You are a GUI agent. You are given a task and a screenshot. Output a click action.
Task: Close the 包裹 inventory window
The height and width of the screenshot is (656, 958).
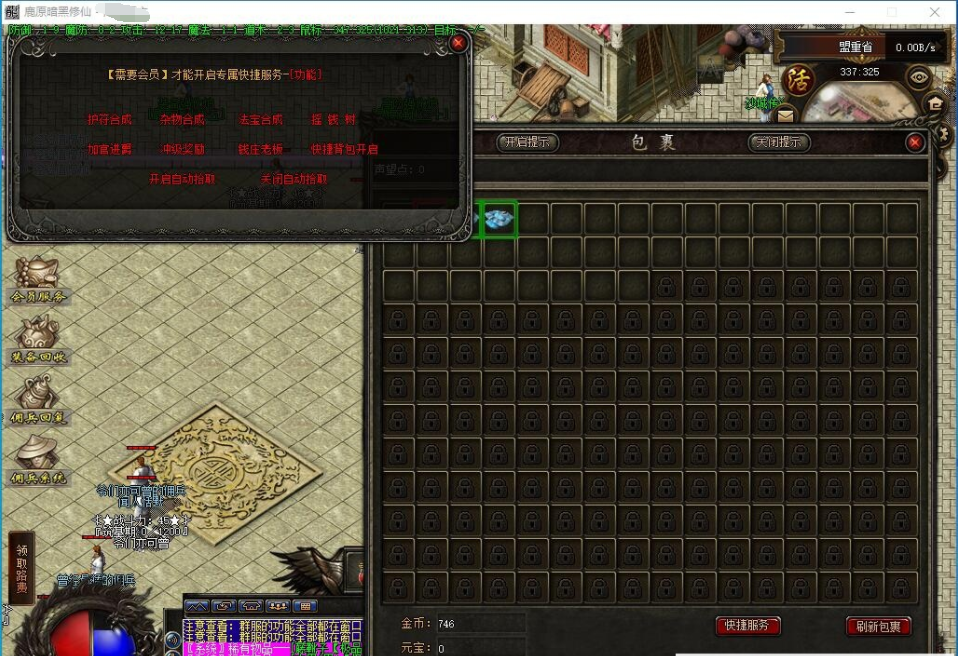(x=914, y=143)
